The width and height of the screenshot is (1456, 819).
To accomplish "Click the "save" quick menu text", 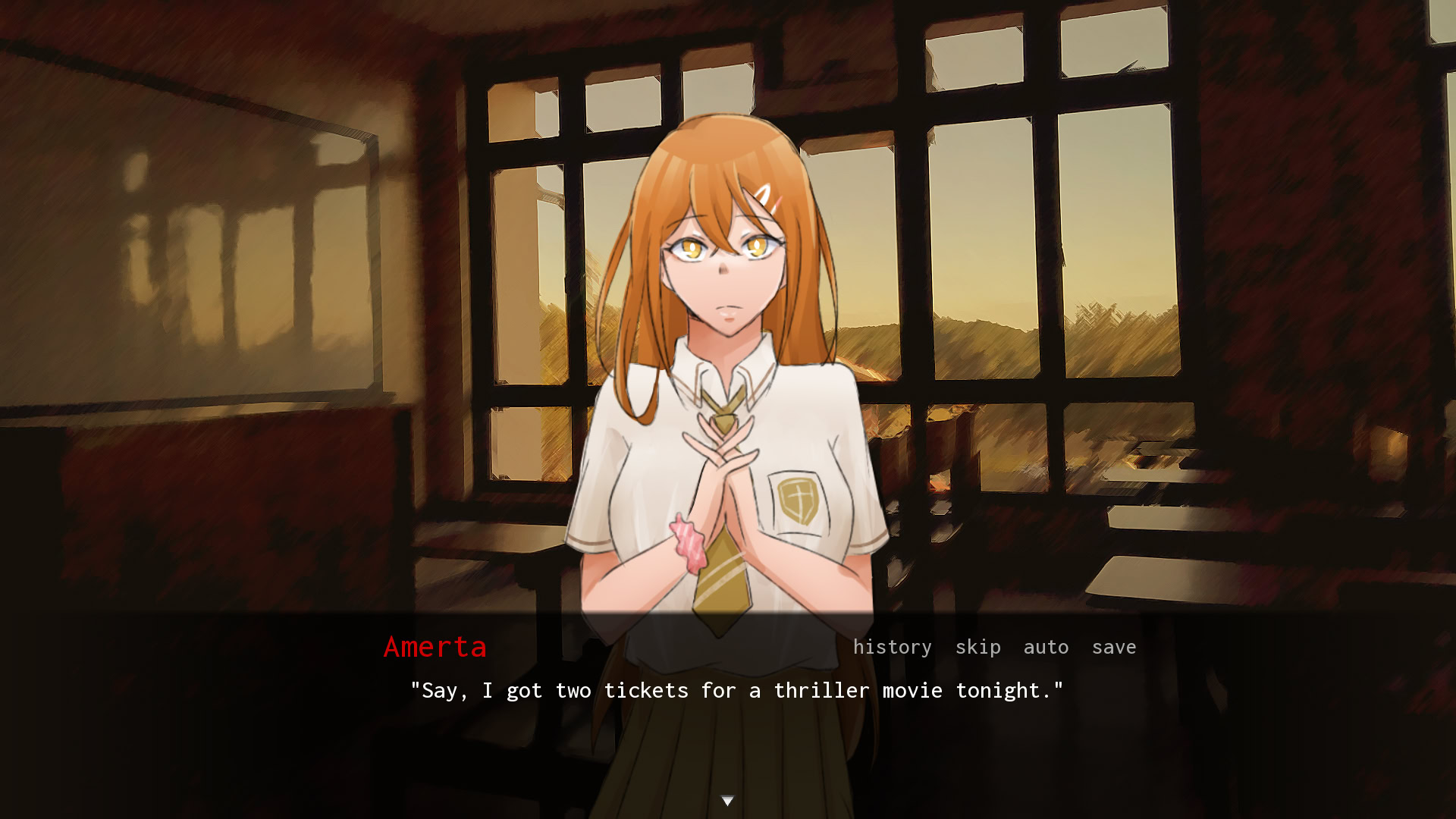I will (x=1114, y=647).
